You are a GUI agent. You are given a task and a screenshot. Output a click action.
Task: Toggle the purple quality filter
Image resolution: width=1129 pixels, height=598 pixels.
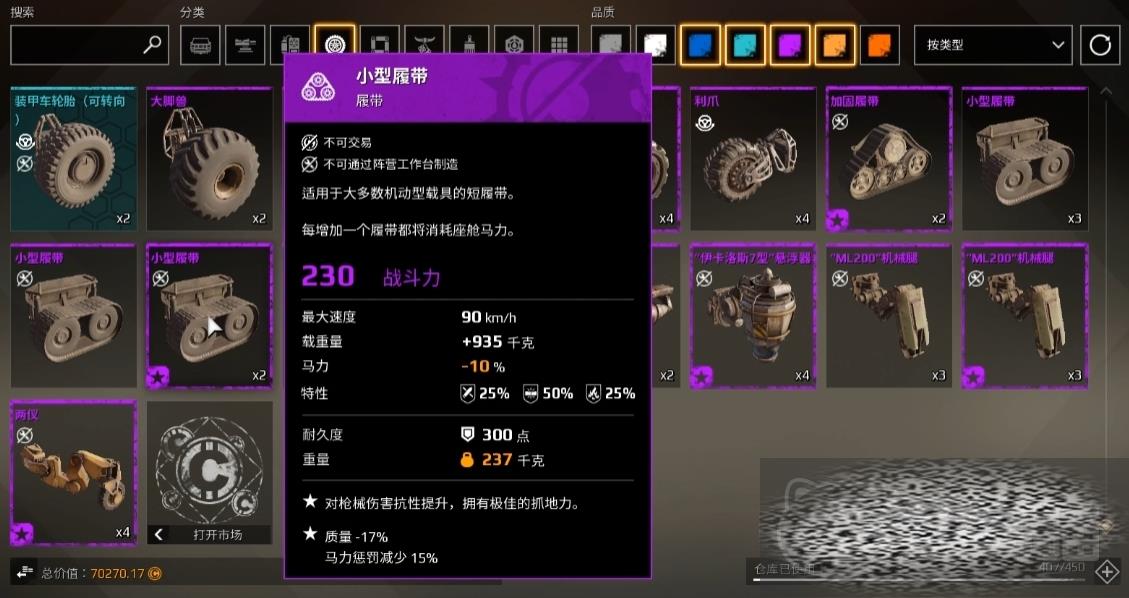(790, 45)
